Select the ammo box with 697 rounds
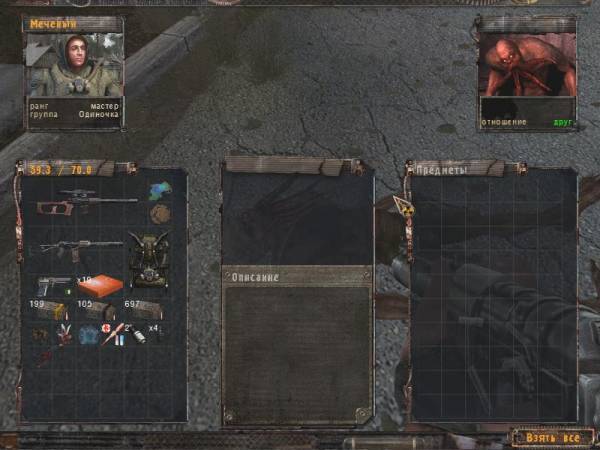This screenshot has height=450, width=600. click(x=144, y=309)
